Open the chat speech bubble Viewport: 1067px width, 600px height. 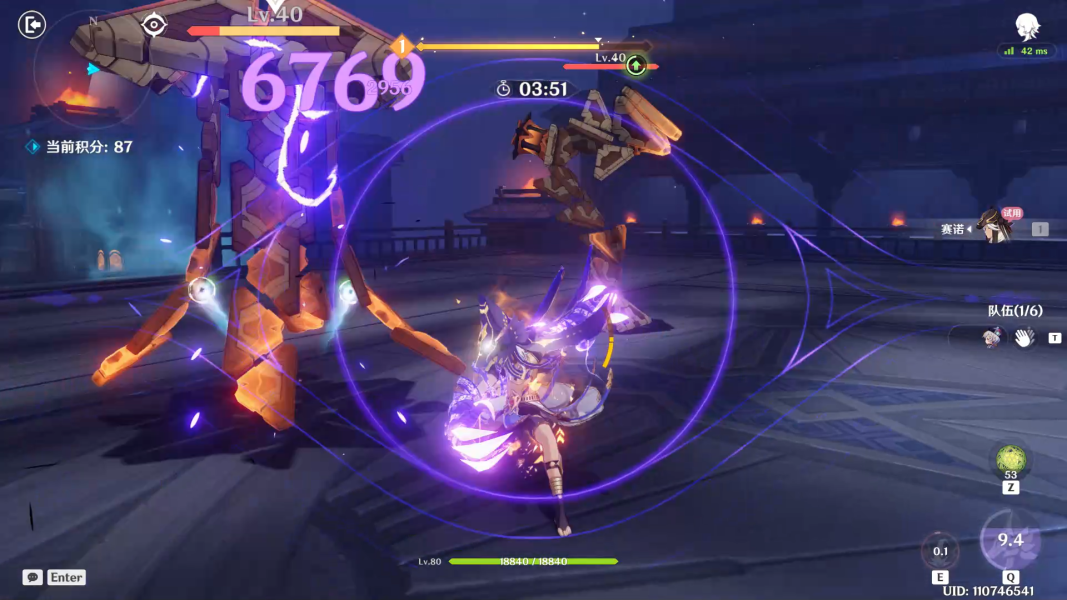click(x=33, y=577)
